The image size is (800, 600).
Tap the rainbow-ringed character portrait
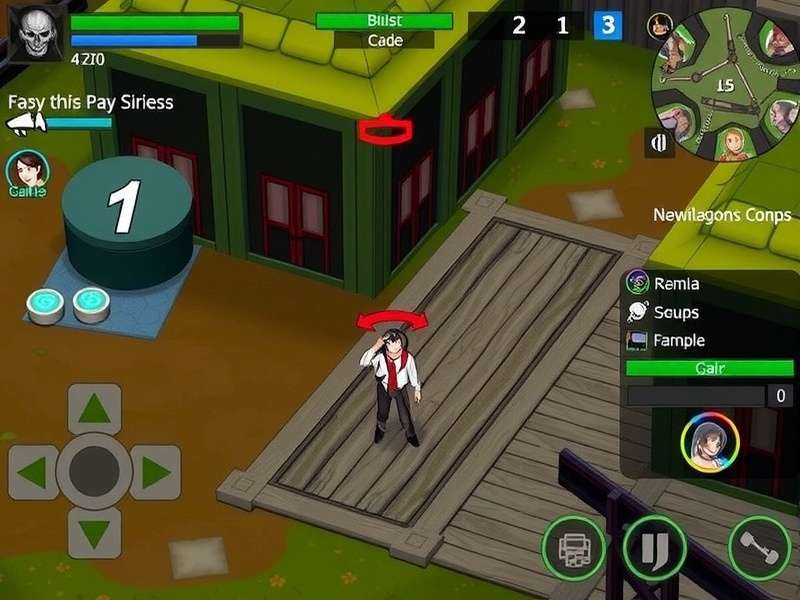[709, 442]
